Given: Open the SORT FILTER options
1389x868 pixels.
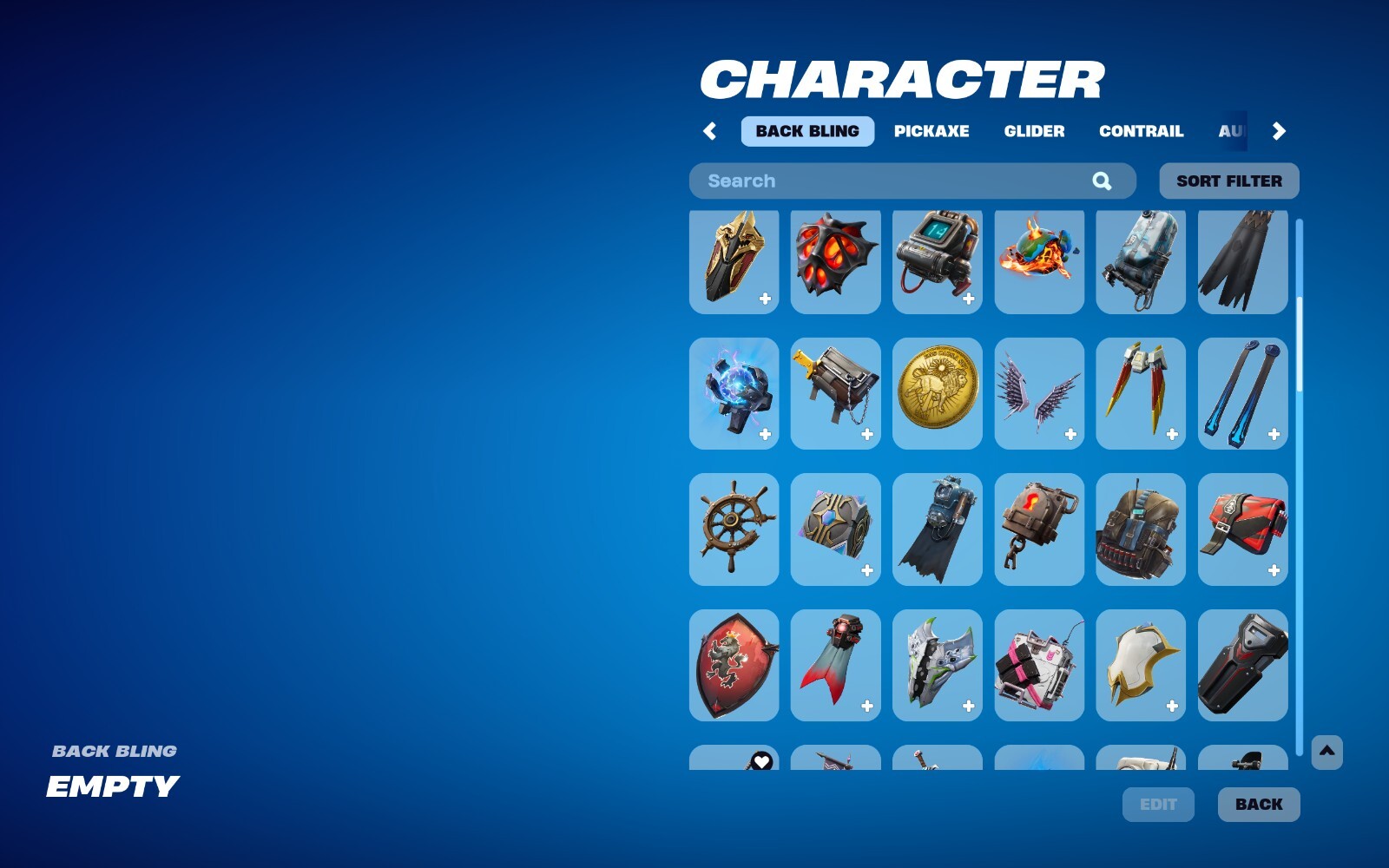Looking at the screenshot, I should pyautogui.click(x=1228, y=181).
